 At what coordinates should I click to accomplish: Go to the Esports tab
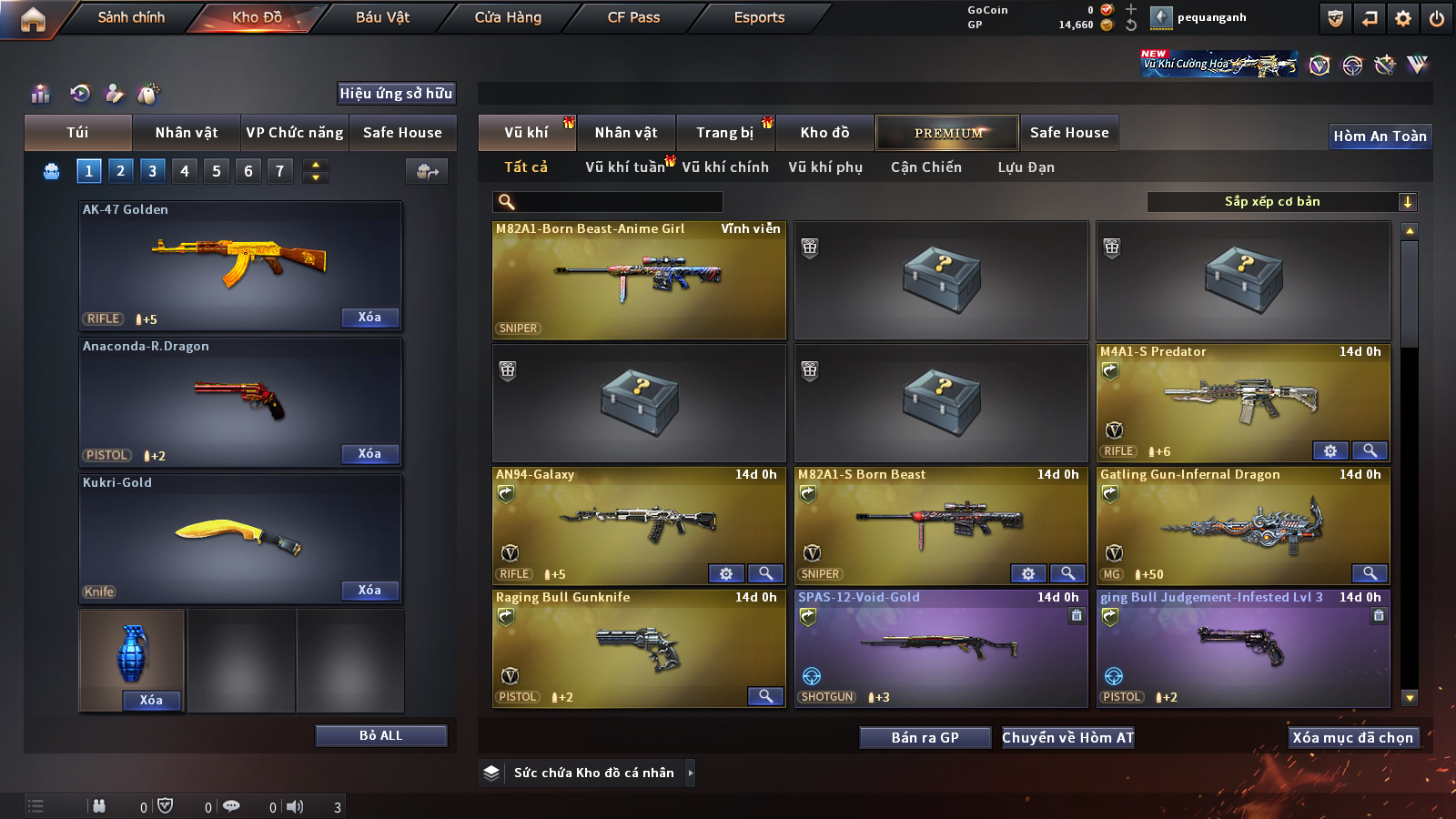tap(759, 17)
